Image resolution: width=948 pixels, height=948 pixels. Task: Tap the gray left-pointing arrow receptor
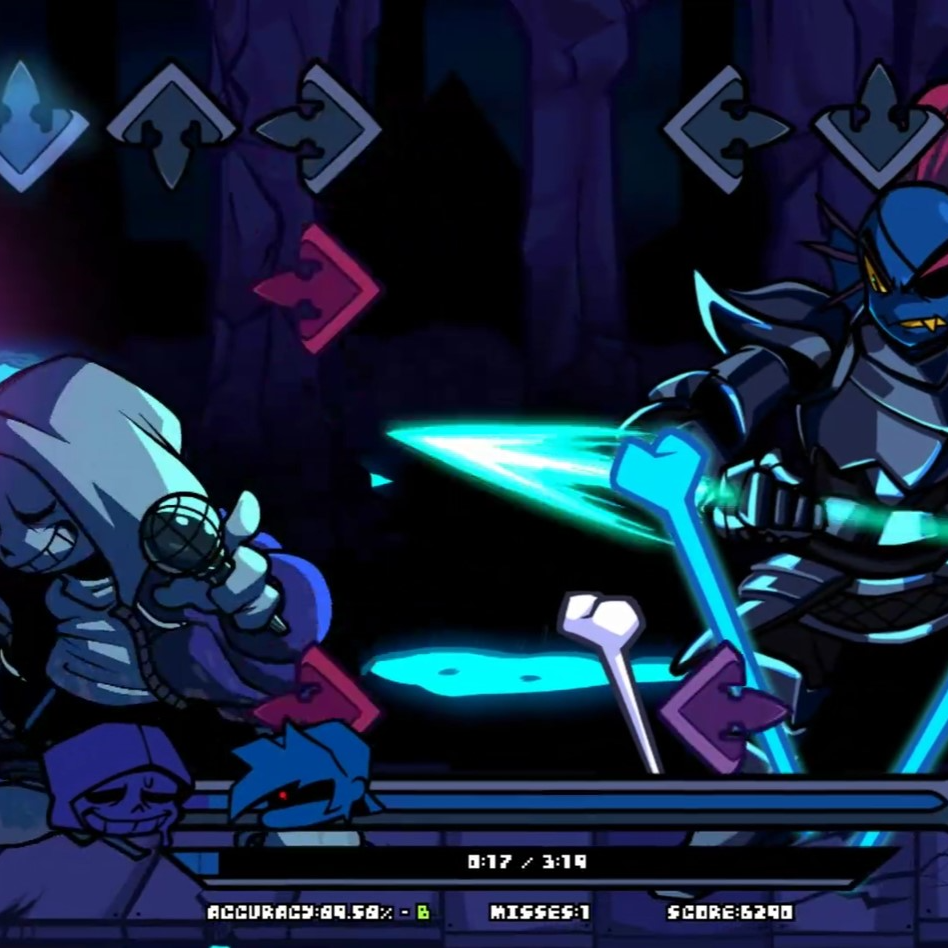coord(727,127)
